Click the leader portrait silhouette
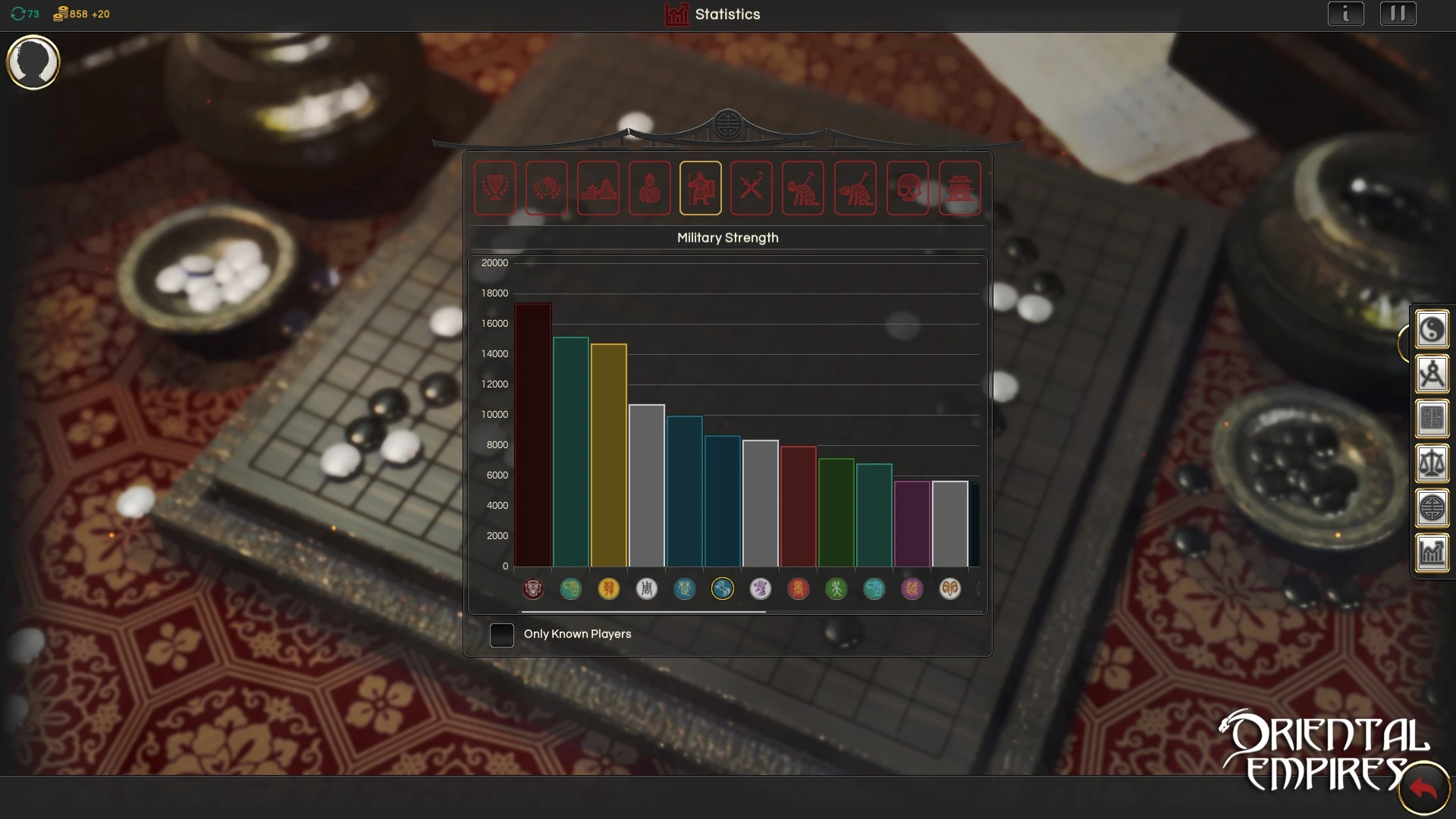The height and width of the screenshot is (819, 1456). [x=33, y=62]
